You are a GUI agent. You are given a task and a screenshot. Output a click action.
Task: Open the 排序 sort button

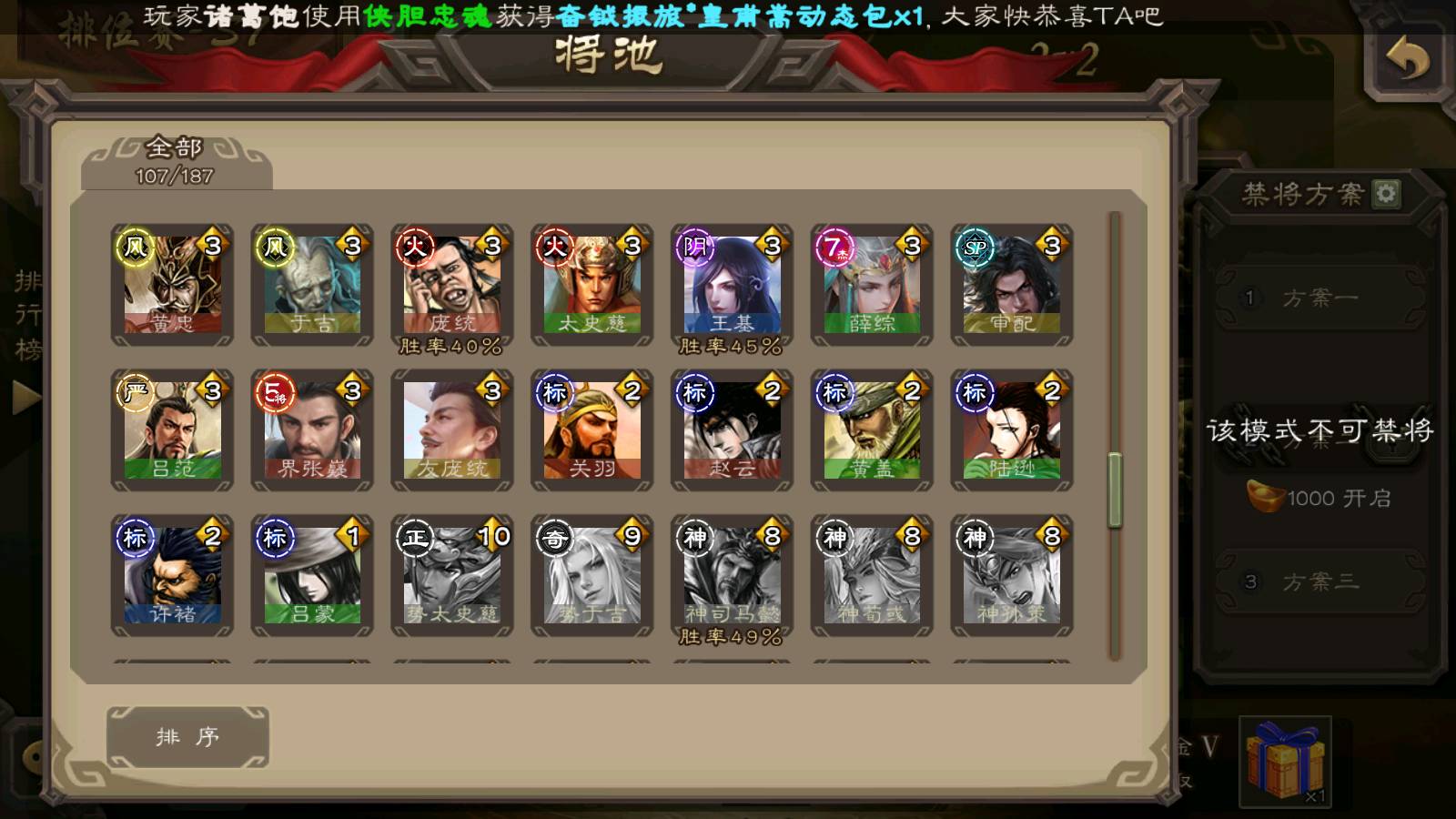coord(187,736)
